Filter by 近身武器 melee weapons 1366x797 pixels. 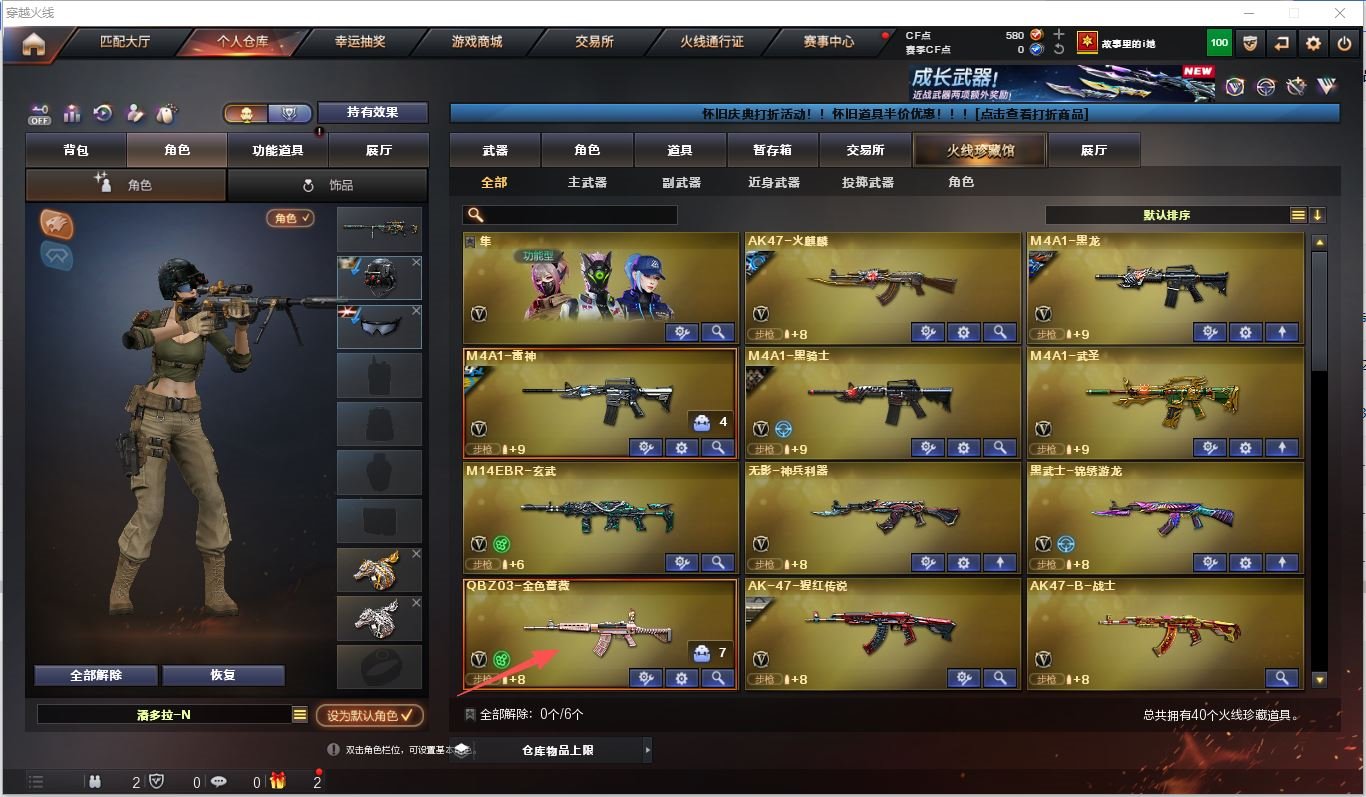click(x=773, y=182)
